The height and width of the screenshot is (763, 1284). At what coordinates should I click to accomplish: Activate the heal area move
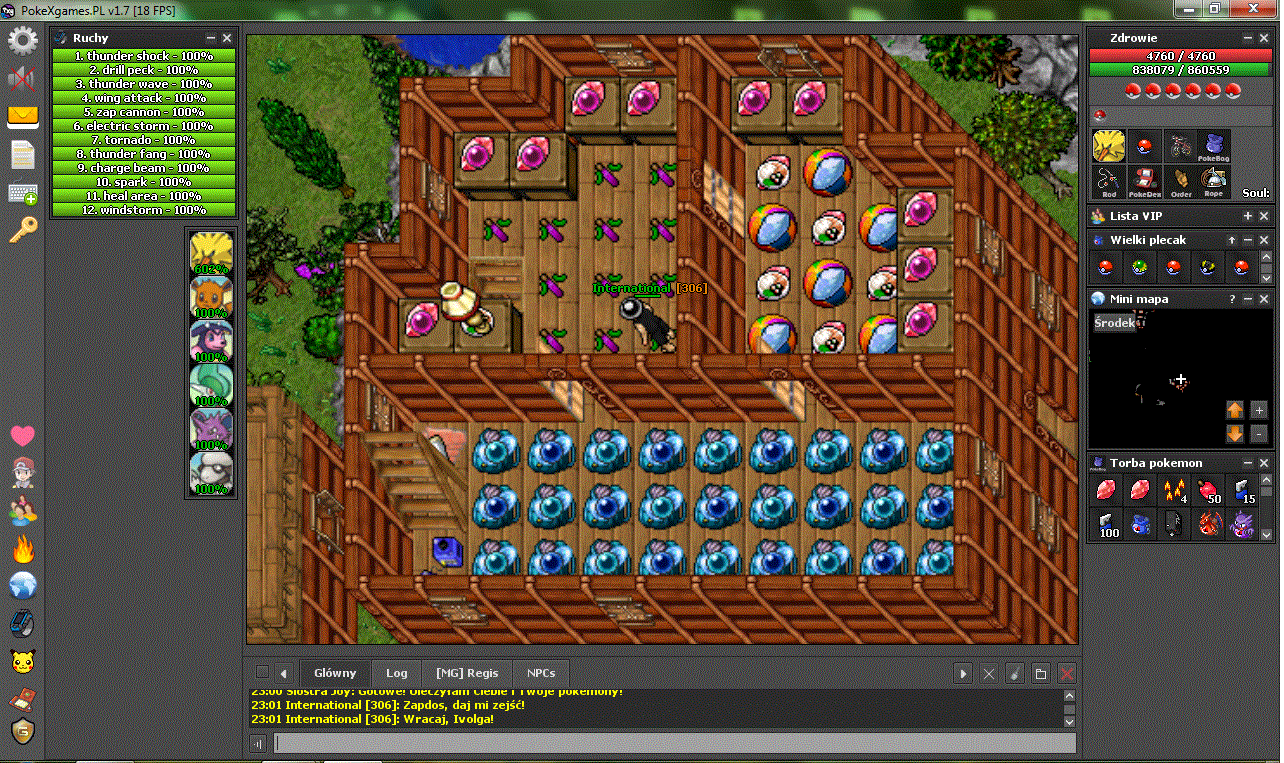coord(143,196)
